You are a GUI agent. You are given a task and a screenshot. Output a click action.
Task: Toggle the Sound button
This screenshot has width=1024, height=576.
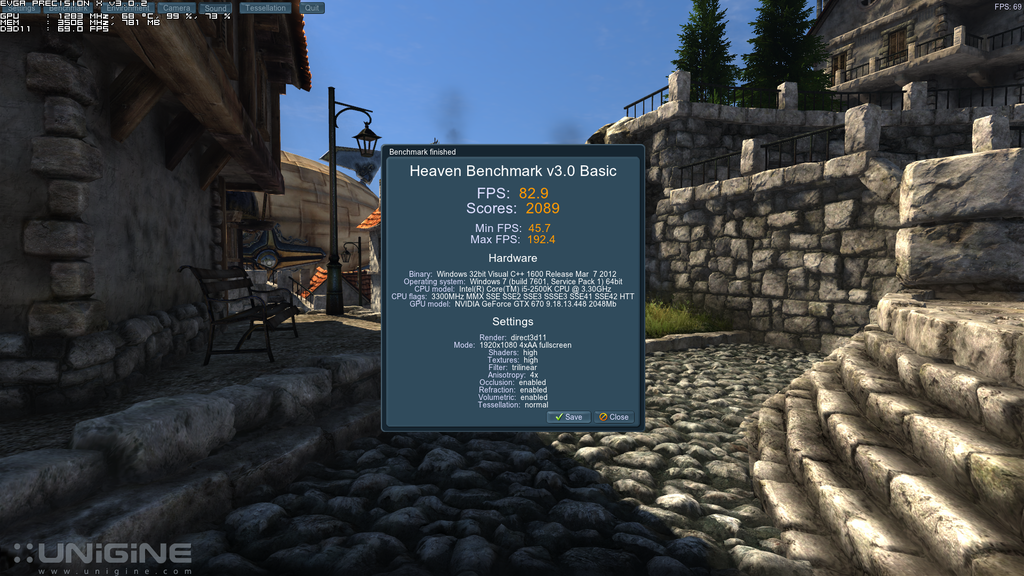click(x=215, y=8)
